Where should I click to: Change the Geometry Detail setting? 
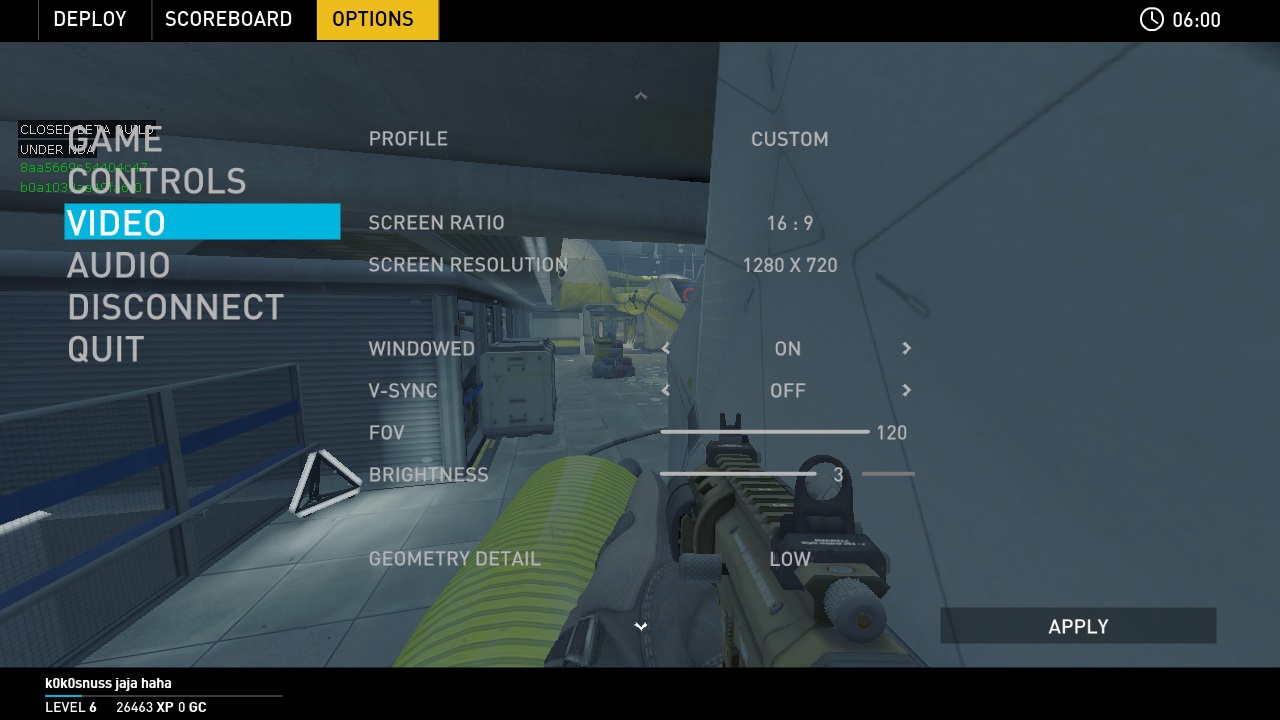point(789,559)
